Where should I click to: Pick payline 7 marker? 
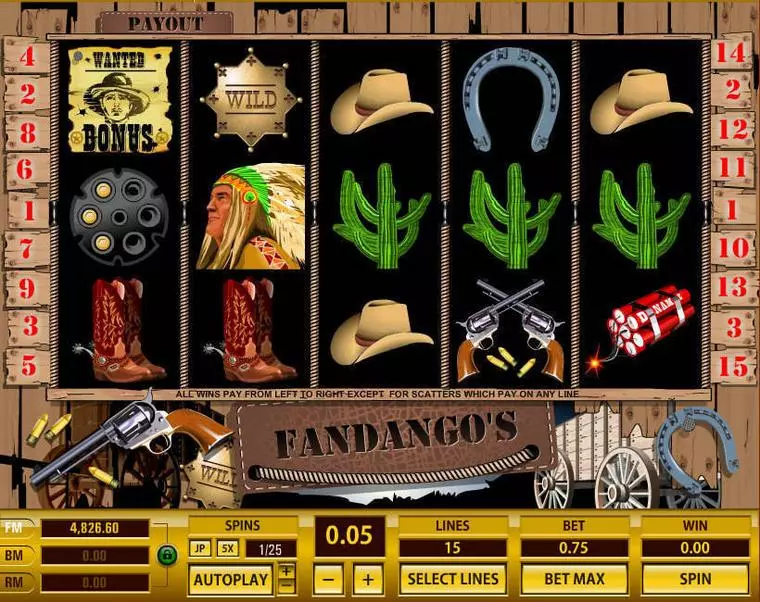coord(27,246)
